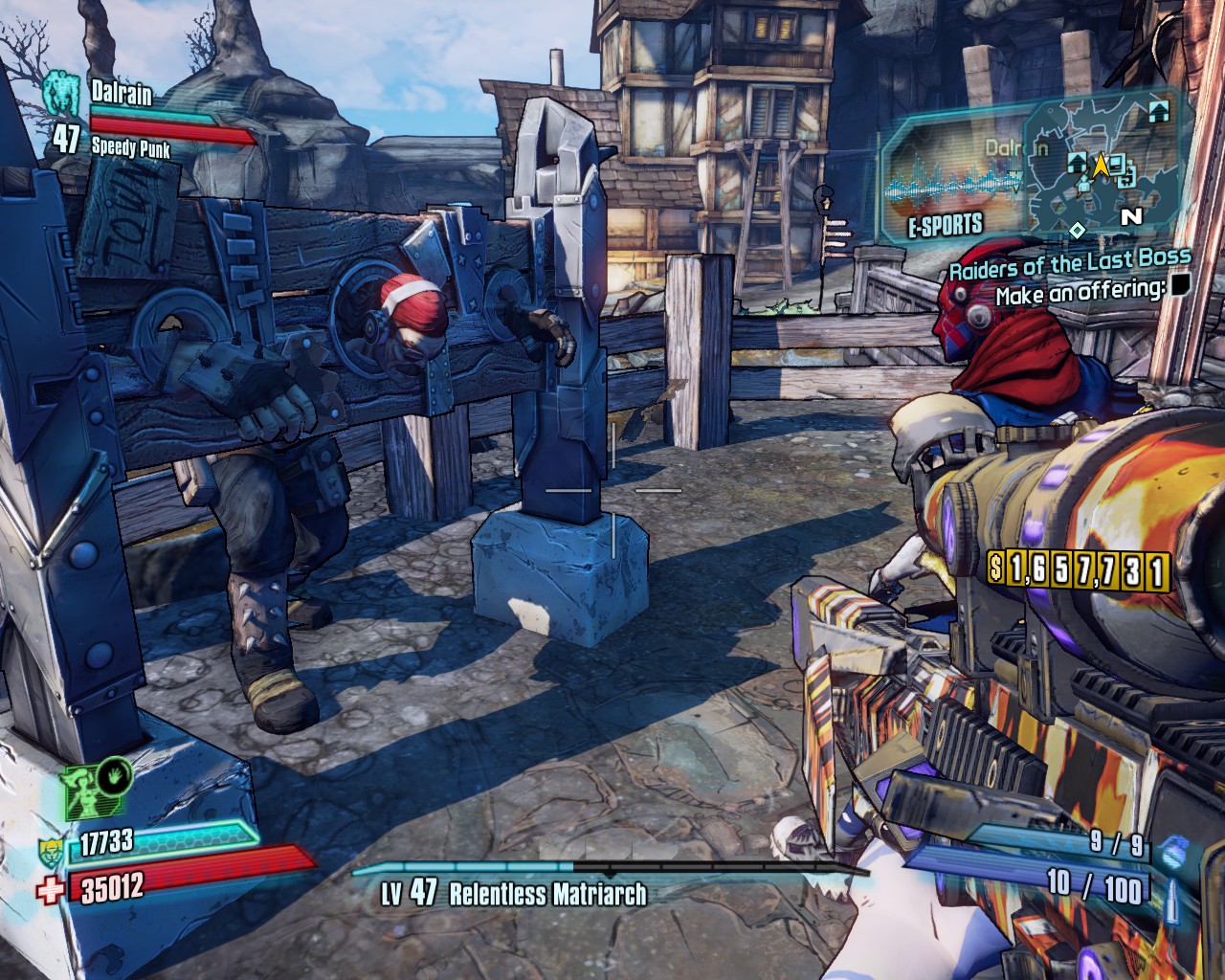Select the diamond waypoint marker on minimap
Screen dimensions: 1225x980
click(x=1077, y=230)
